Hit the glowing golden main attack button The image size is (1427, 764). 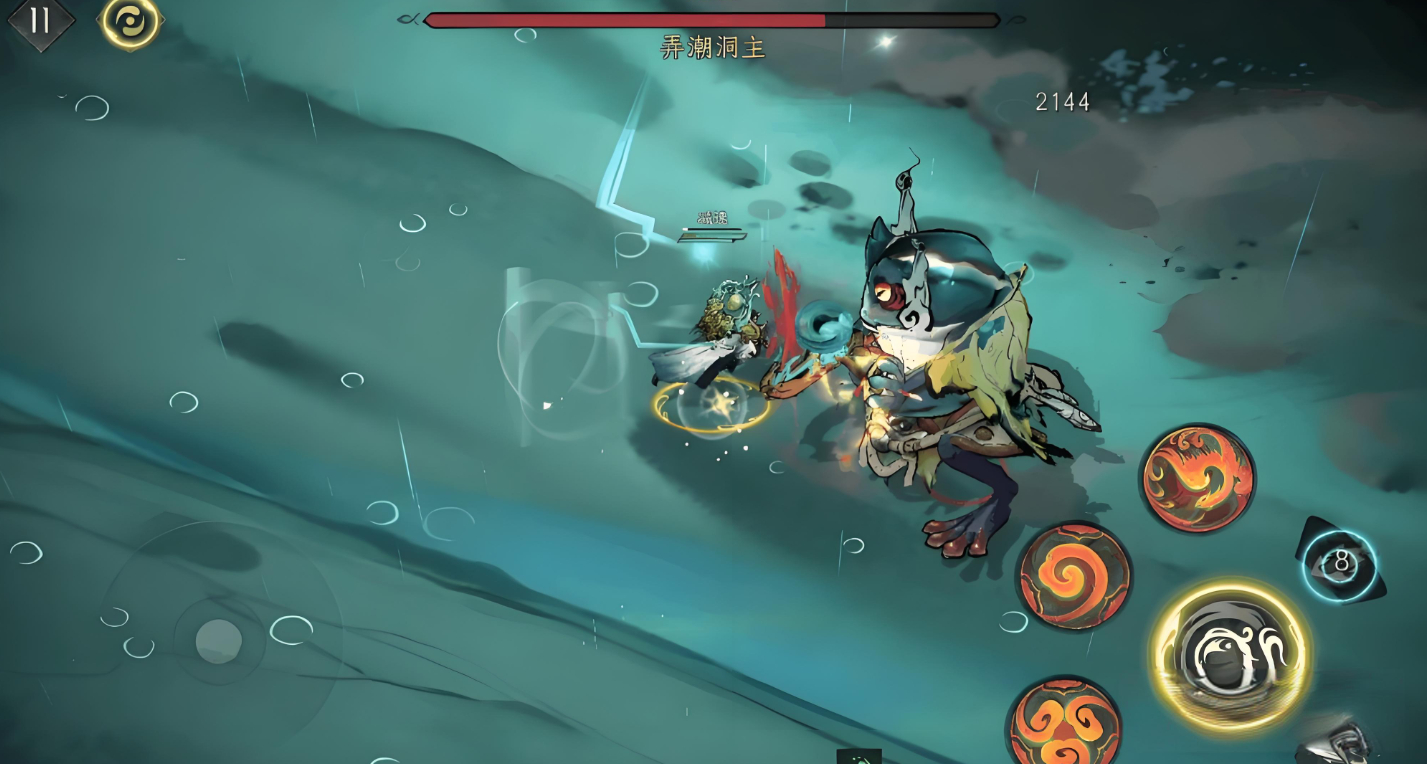(1230, 655)
